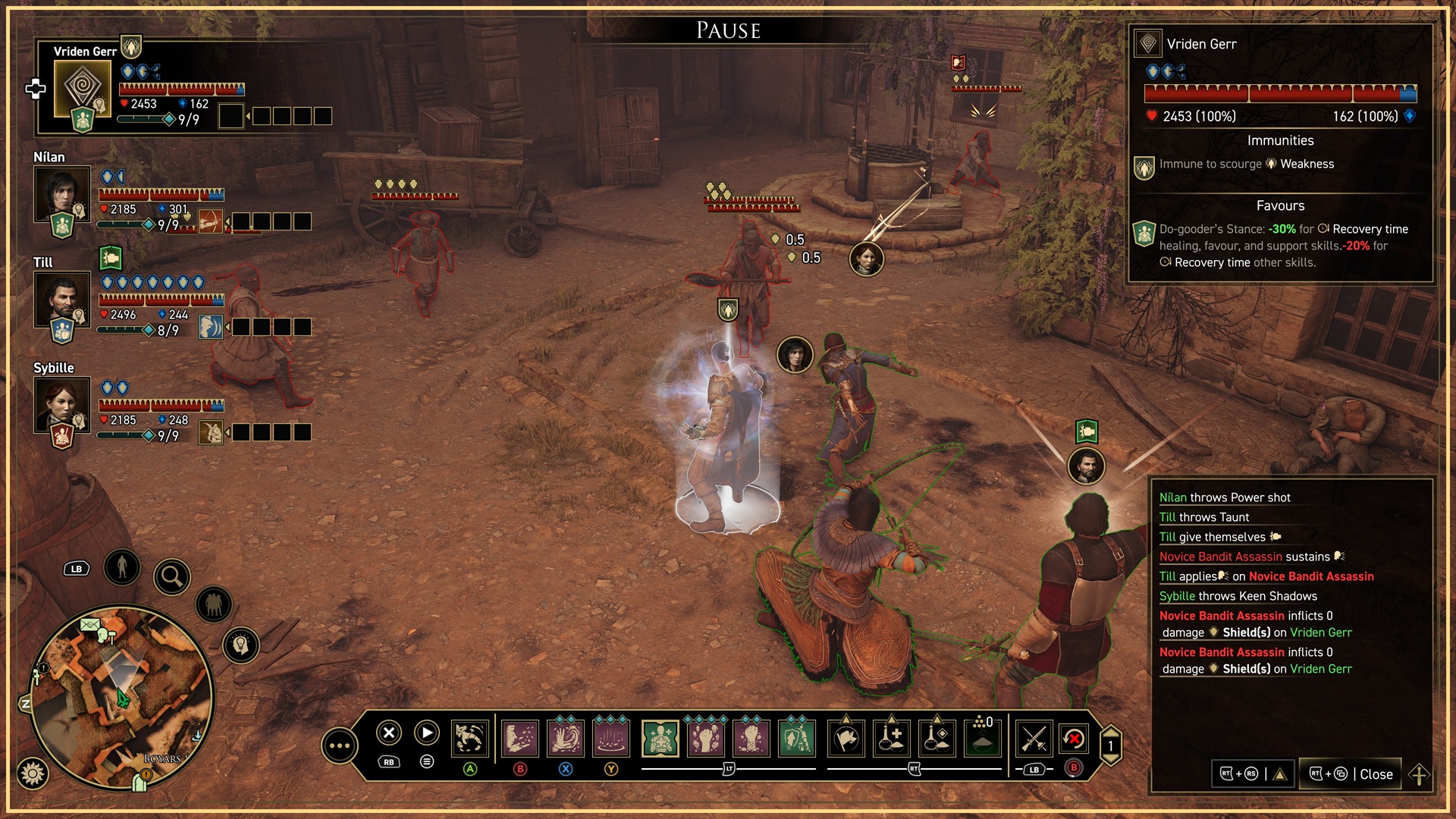The image size is (1456, 819).
Task: Activate the shield and knight skill
Action: tap(796, 738)
